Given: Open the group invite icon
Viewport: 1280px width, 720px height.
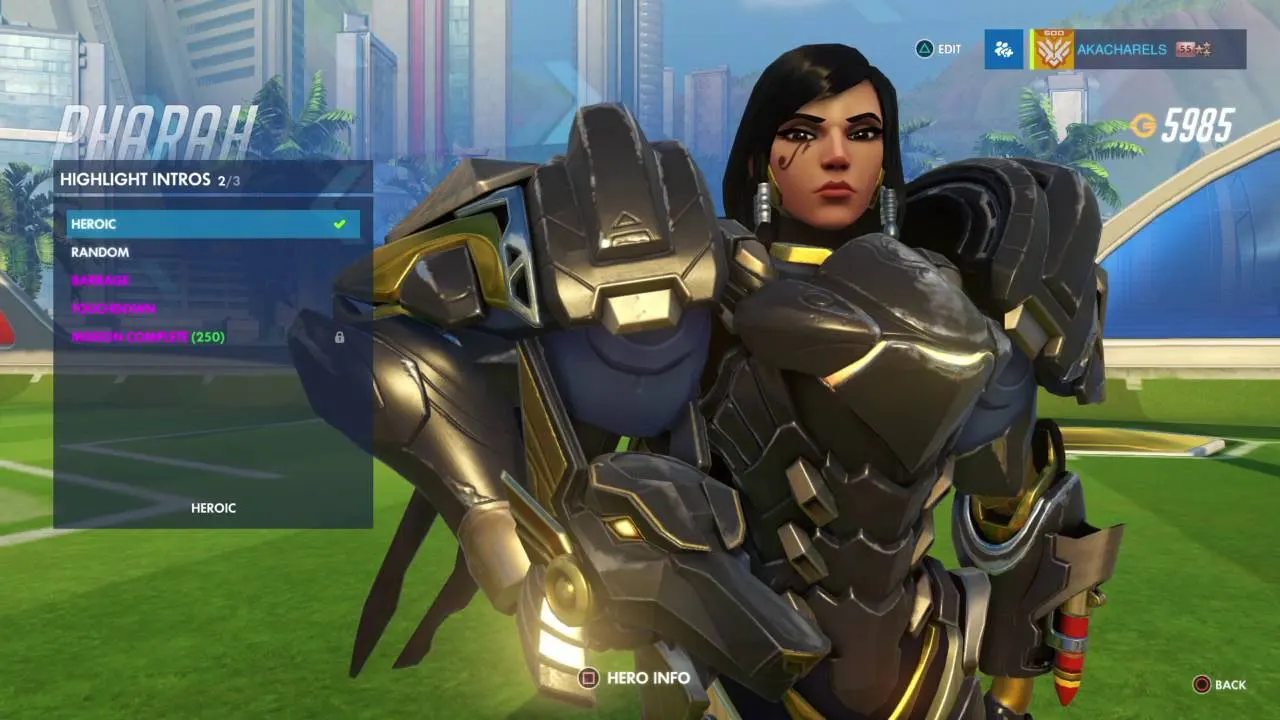Looking at the screenshot, I should [1003, 49].
